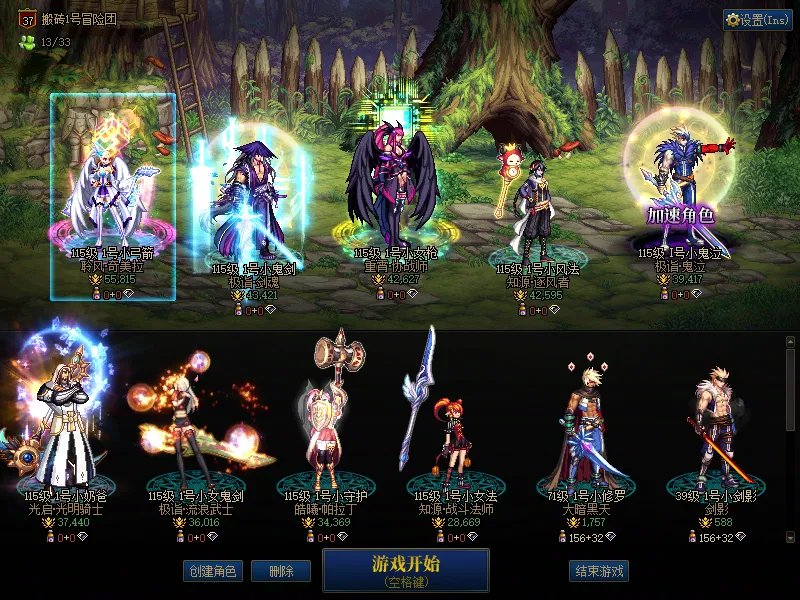The image size is (800, 600).
Task: Open 创建角色 to create a character
Action: pos(211,571)
